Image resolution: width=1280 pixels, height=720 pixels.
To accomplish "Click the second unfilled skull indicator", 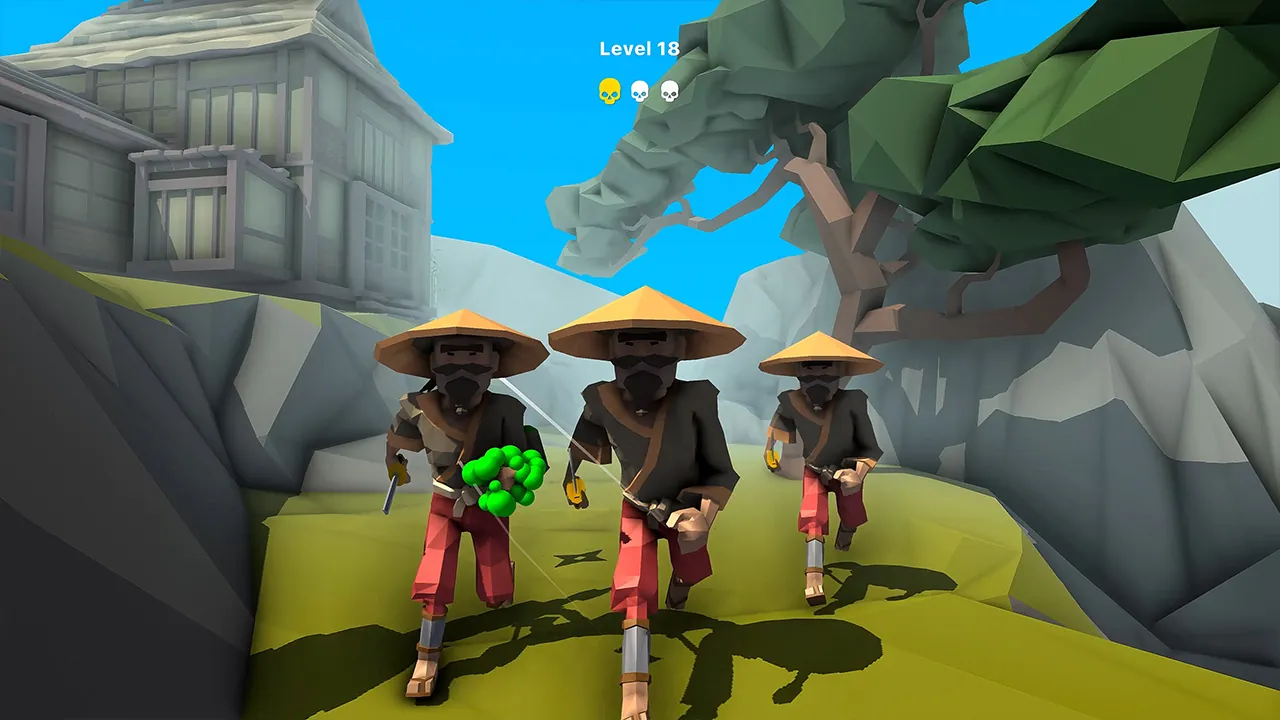I will pos(670,90).
